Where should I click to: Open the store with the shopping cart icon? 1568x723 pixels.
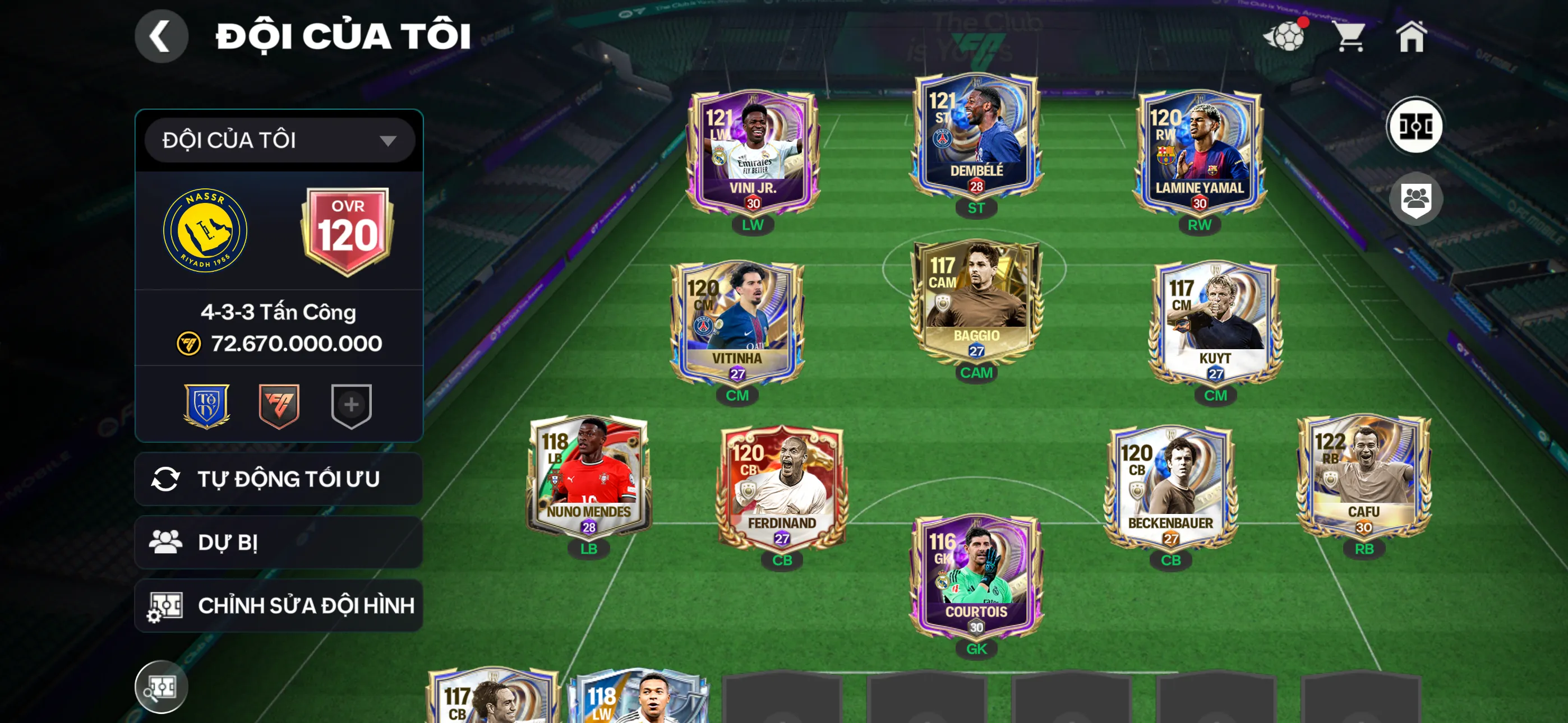(x=1351, y=36)
